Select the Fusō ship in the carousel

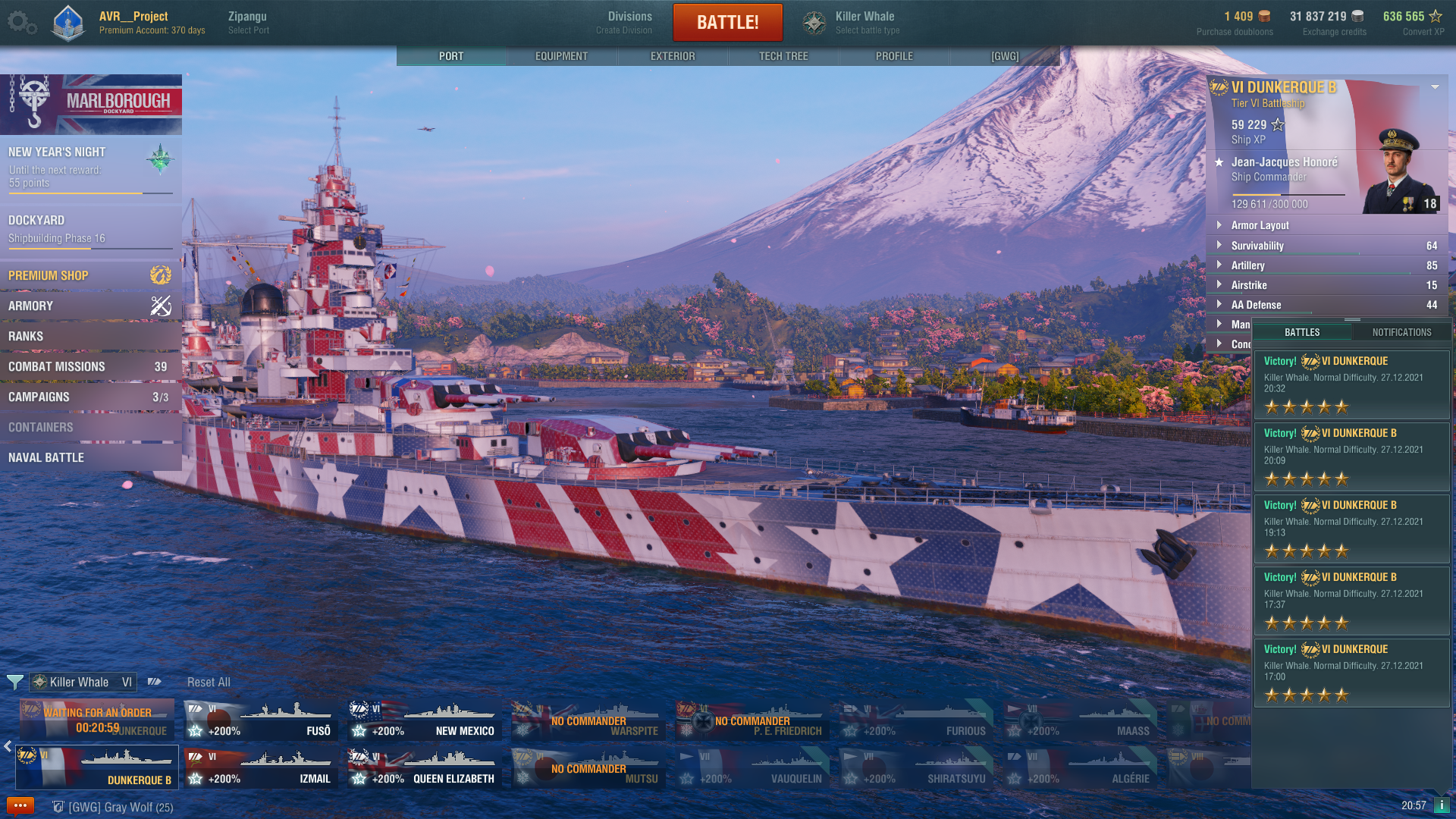[261, 721]
